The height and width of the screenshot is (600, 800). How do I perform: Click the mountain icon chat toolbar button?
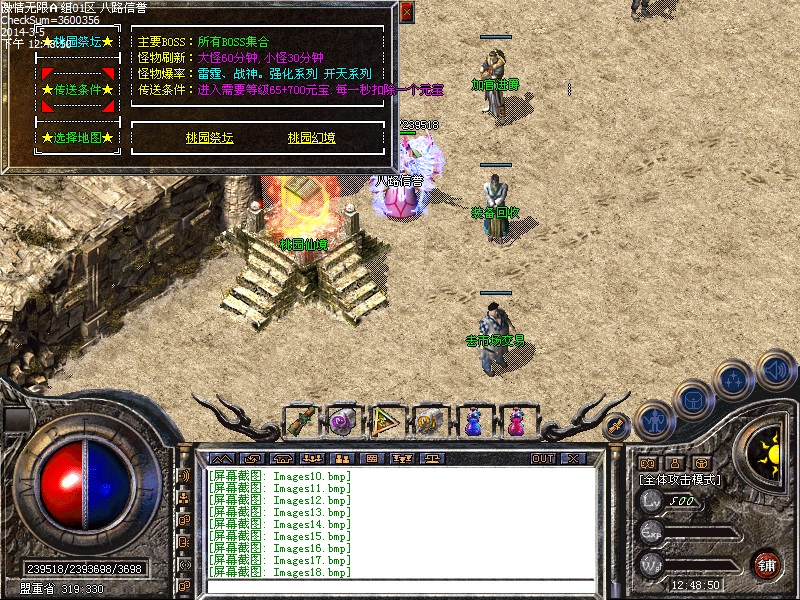pos(221,458)
